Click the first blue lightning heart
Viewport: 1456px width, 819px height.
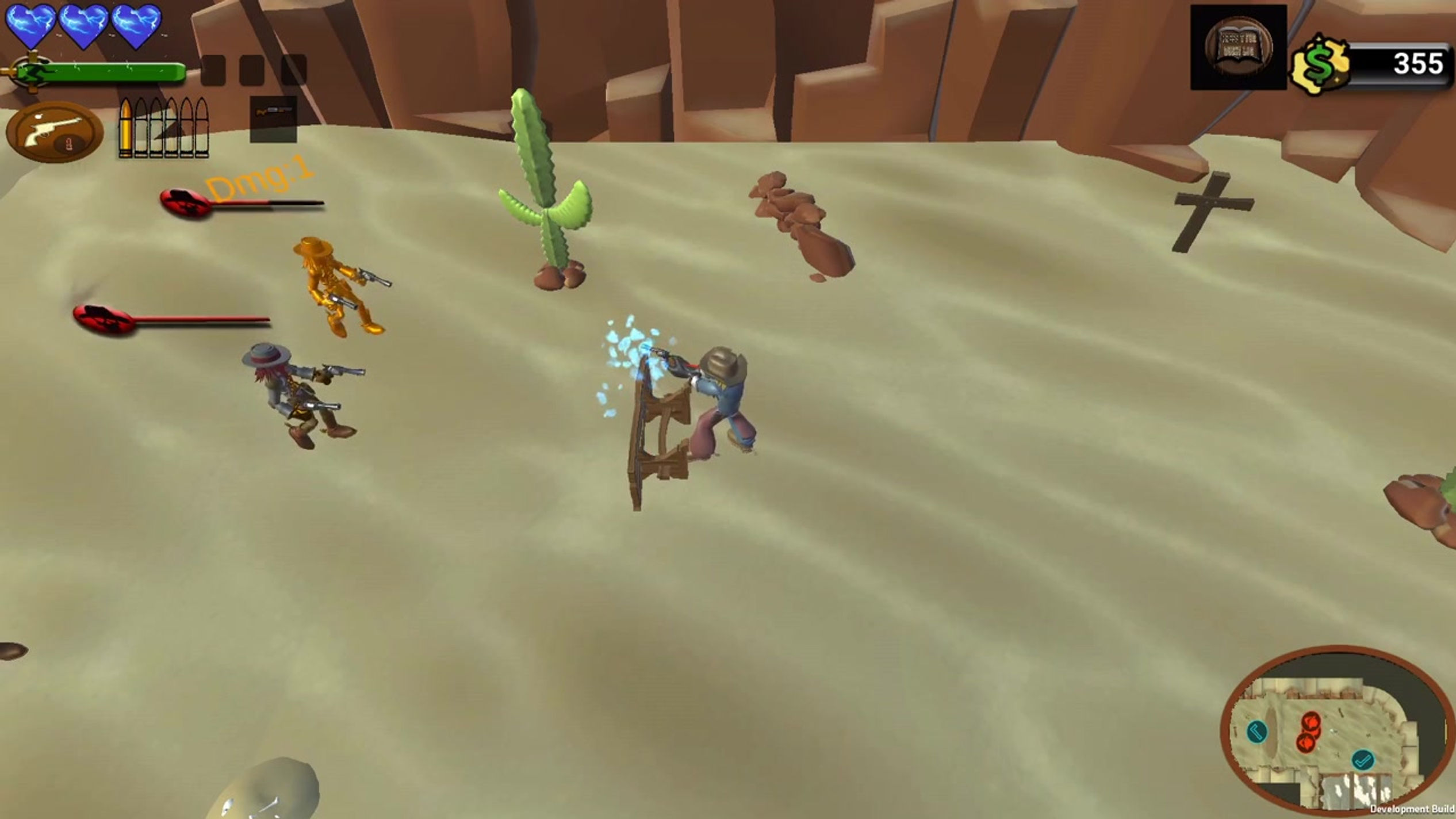[x=30, y=25]
